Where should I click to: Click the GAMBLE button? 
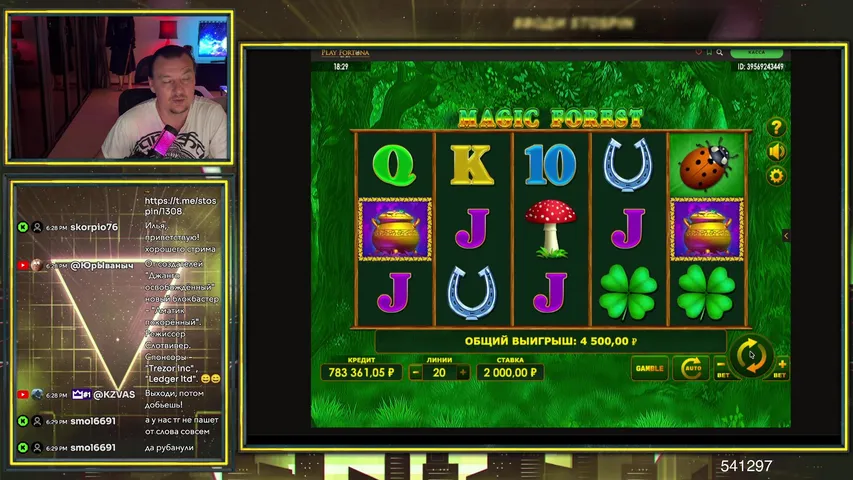click(x=649, y=368)
